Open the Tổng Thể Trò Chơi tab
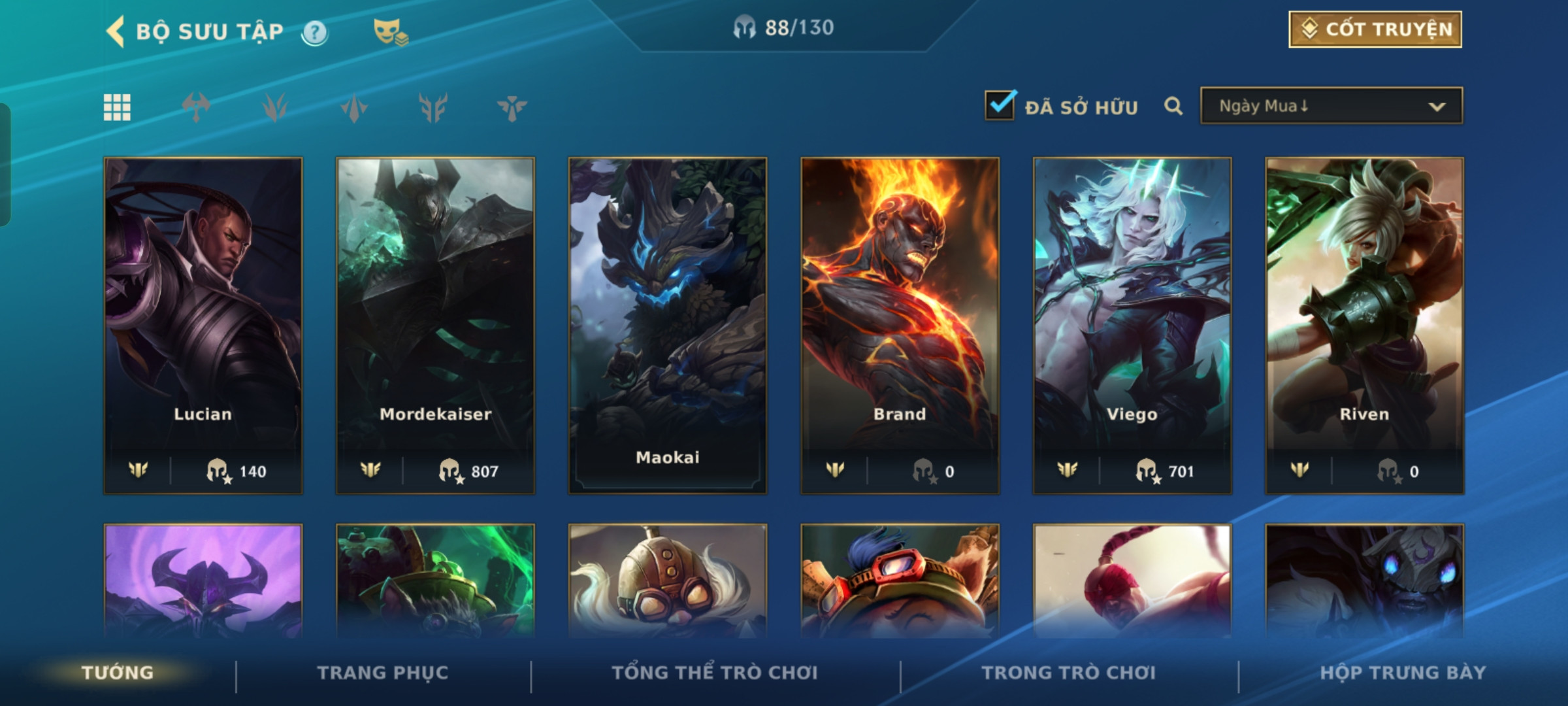The image size is (1568, 706). [x=714, y=673]
